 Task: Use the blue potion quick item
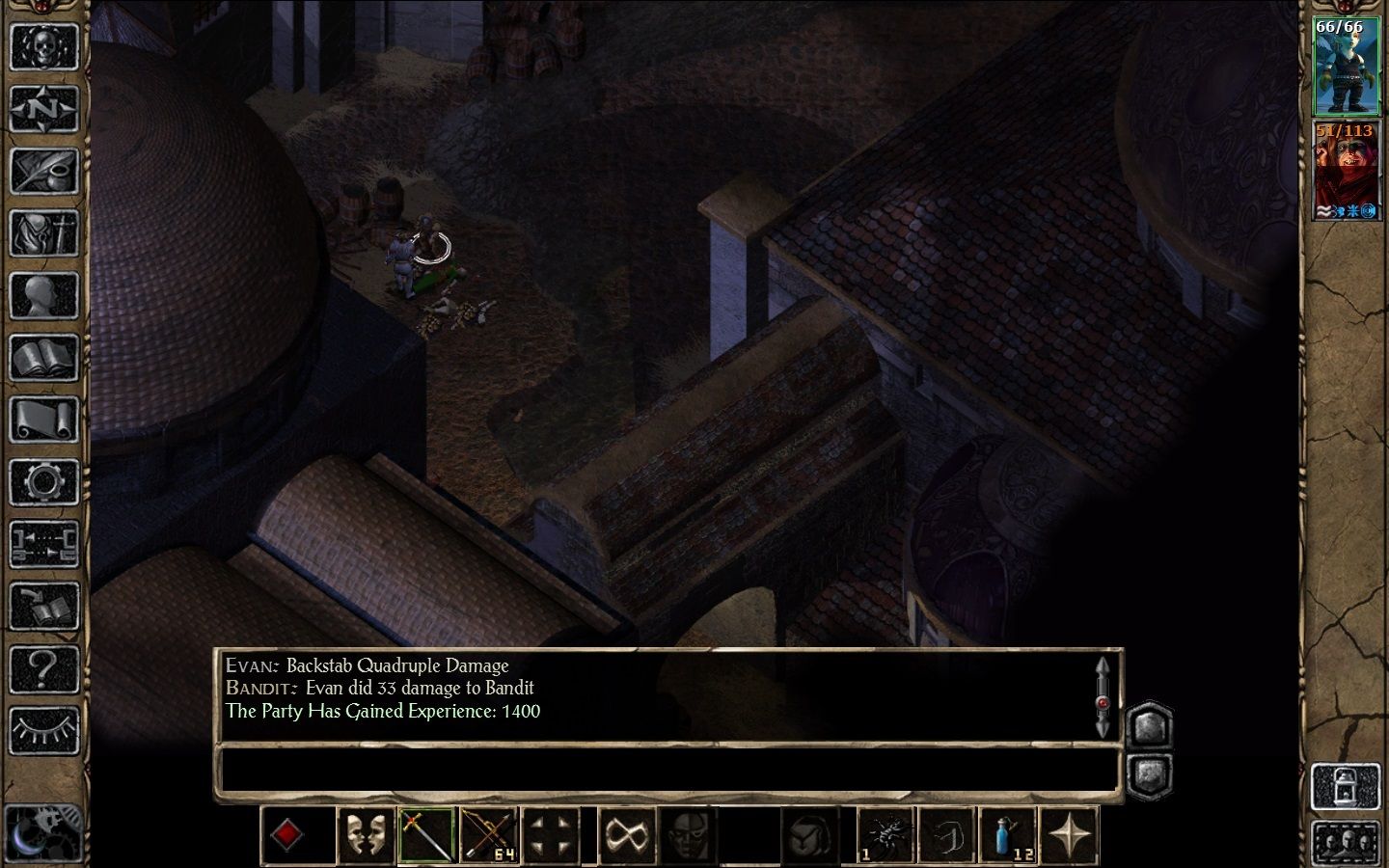coord(1008,833)
